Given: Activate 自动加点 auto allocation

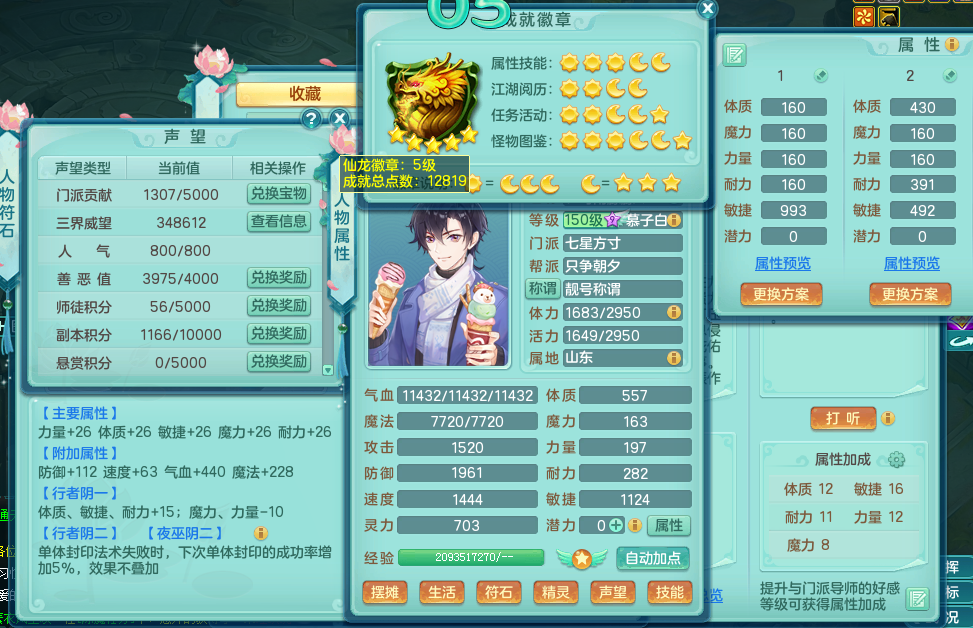Looking at the screenshot, I should pos(652,558).
